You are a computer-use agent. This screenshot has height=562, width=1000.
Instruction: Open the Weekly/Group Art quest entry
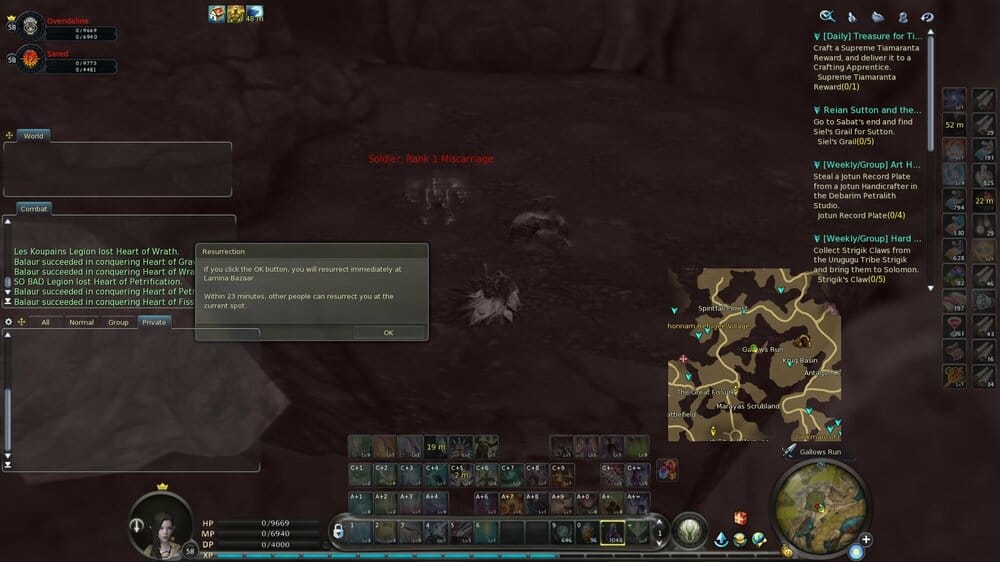pos(866,164)
